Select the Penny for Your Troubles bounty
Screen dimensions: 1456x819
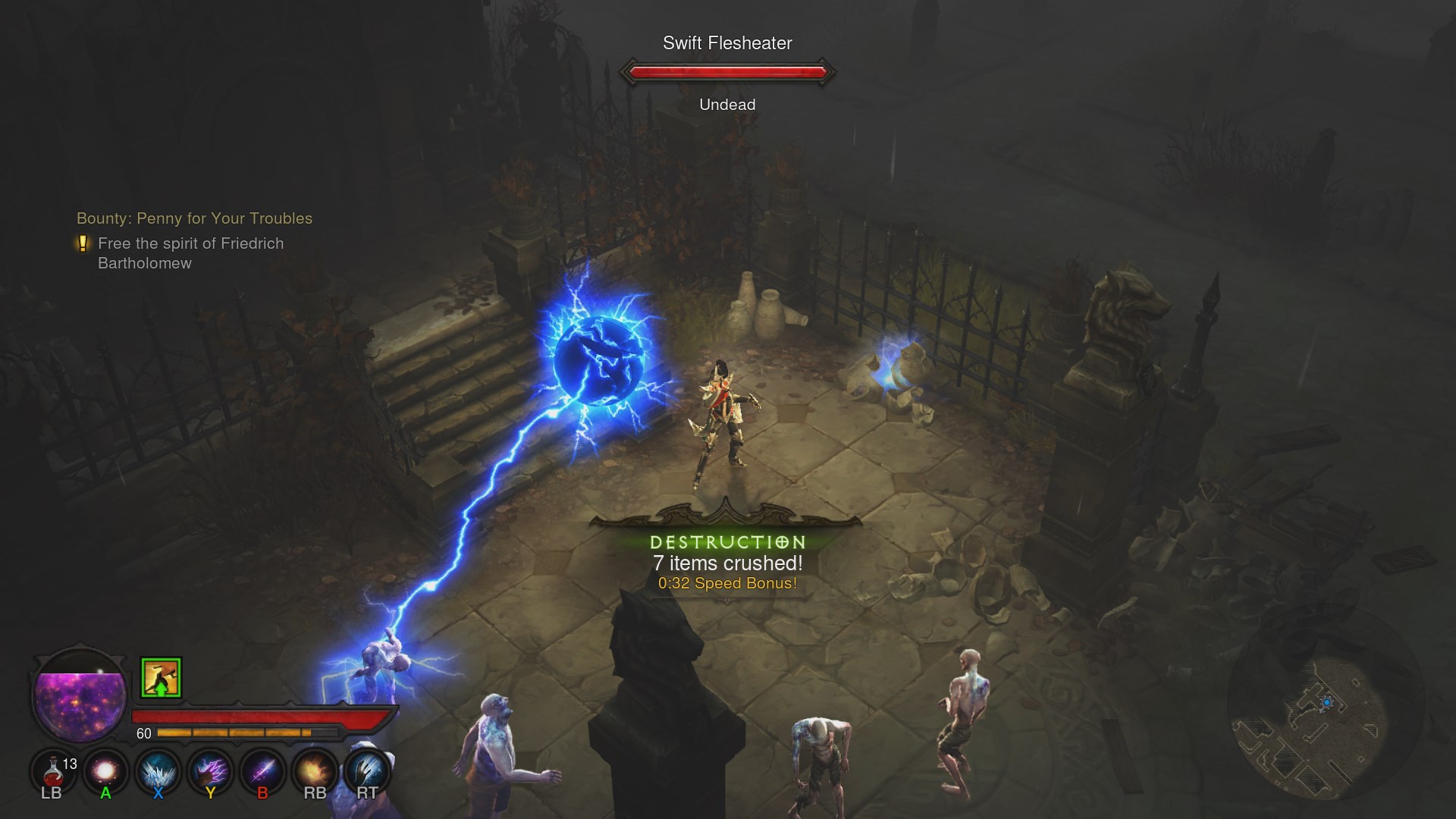coord(194,218)
